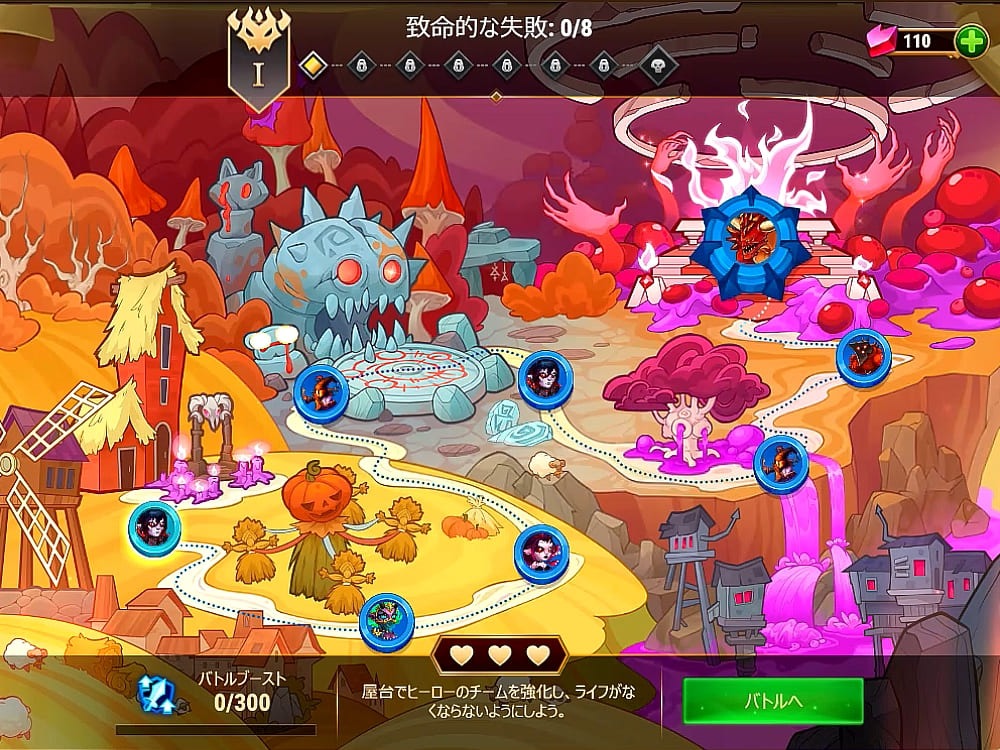The image size is (1000, 750).
Task: Choose the stage node with the green creature
Action: pos(386,620)
